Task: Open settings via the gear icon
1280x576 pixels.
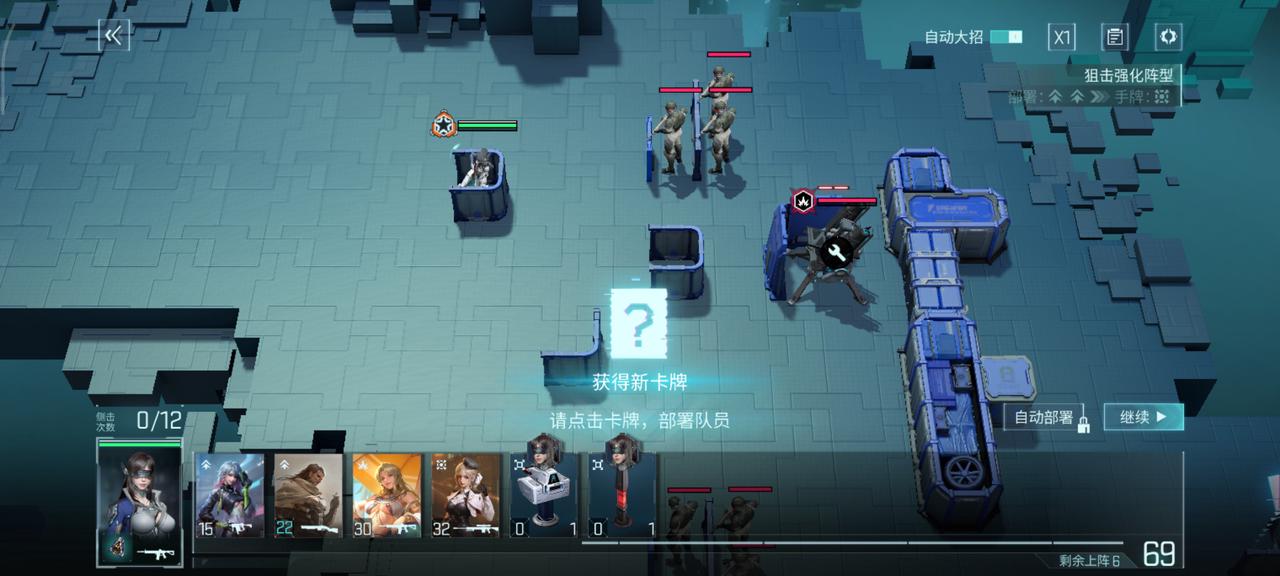Action: coord(1167,37)
